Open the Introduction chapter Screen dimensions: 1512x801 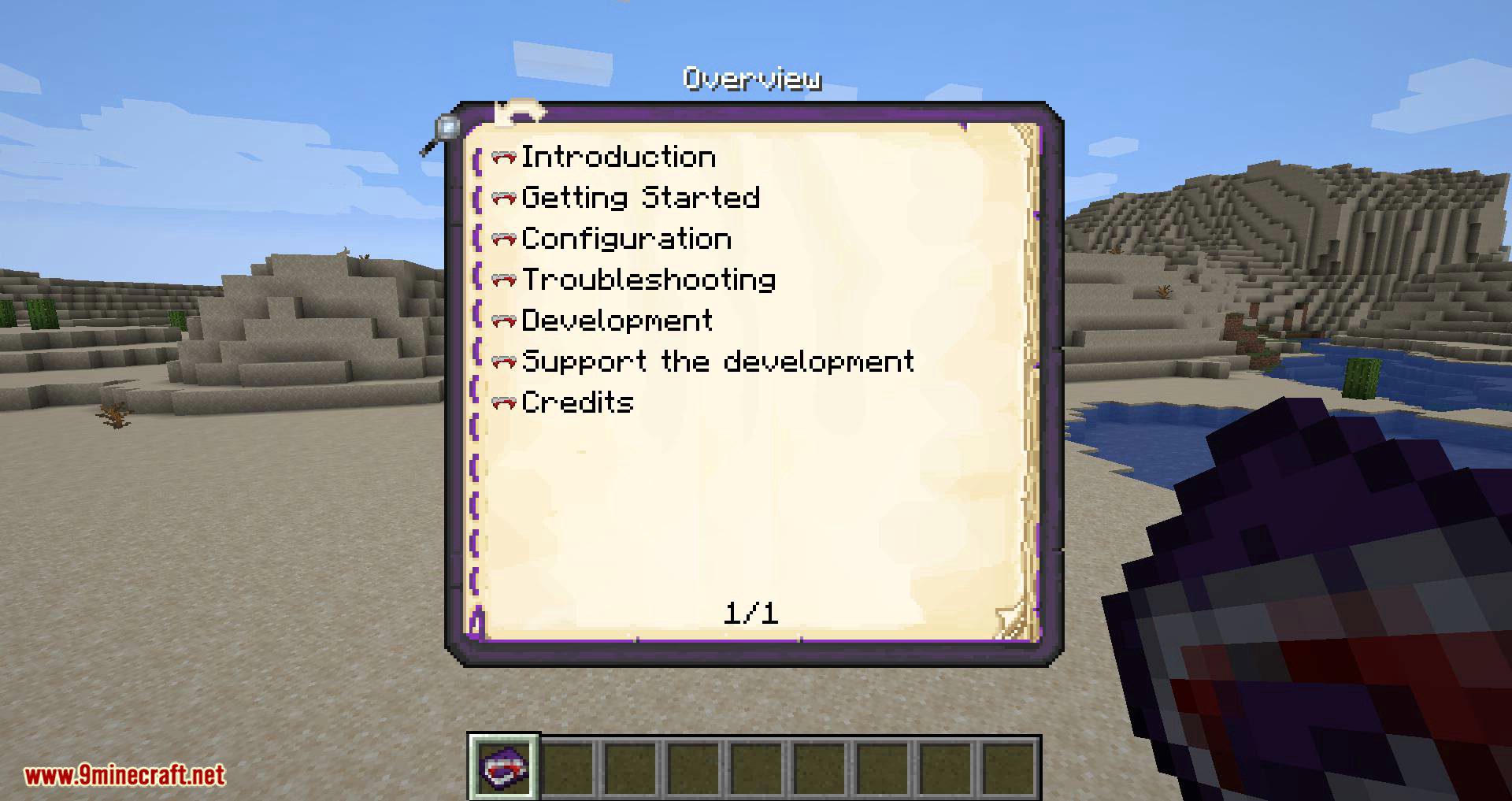(x=618, y=156)
